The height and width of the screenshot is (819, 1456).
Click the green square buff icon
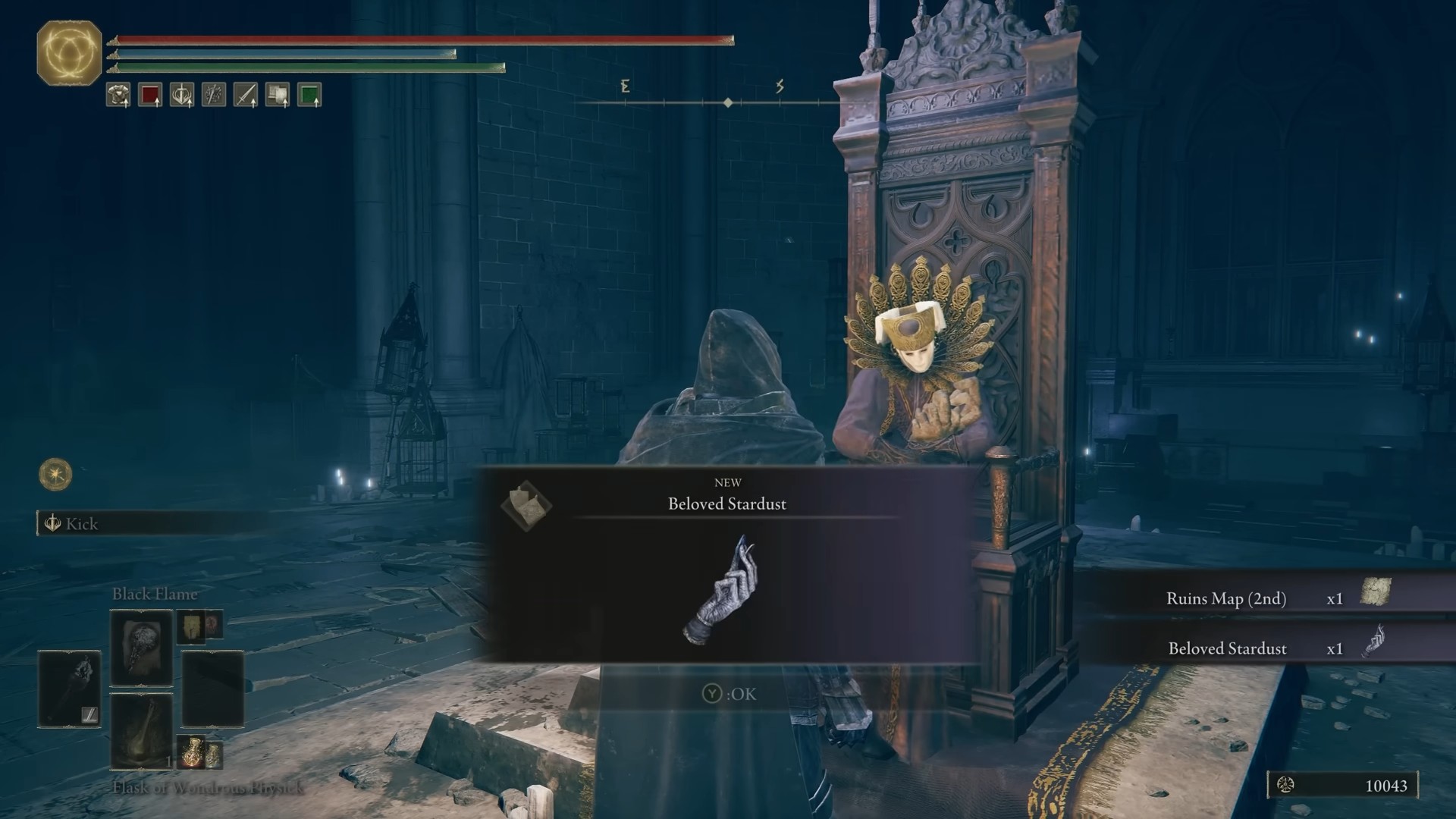point(309,95)
